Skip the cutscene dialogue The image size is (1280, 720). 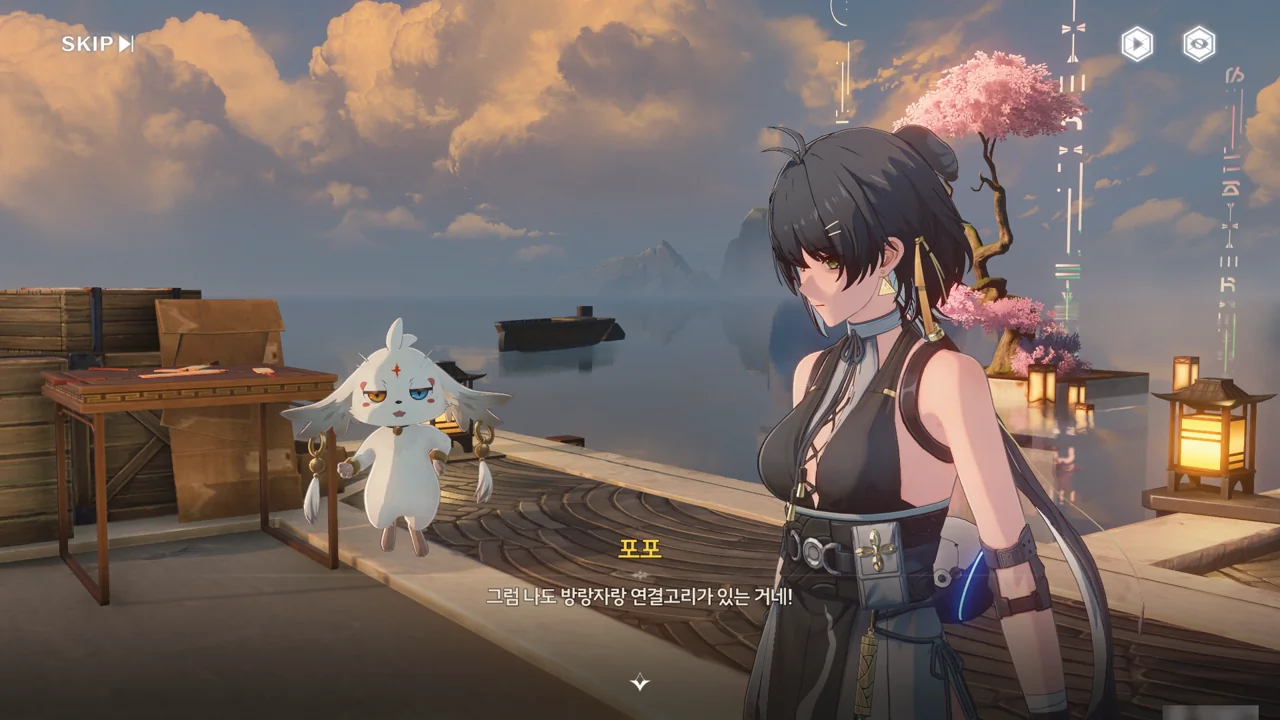[97, 44]
